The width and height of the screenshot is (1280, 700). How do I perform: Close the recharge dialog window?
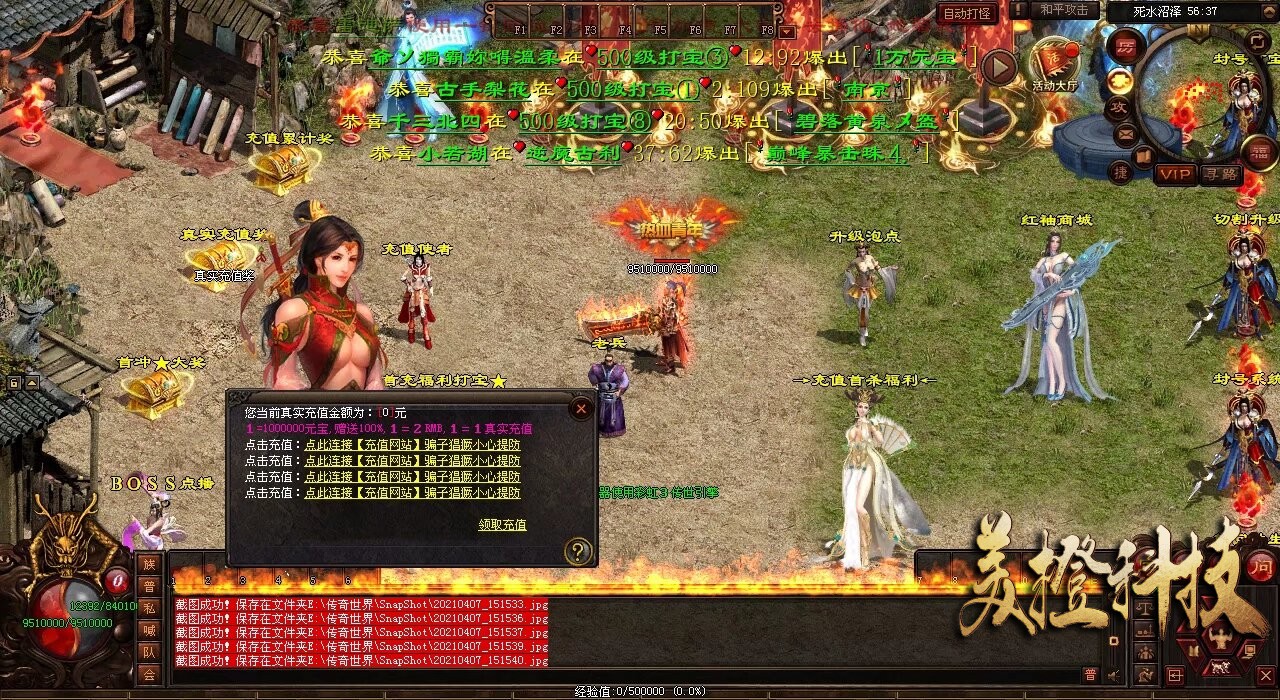pos(581,408)
